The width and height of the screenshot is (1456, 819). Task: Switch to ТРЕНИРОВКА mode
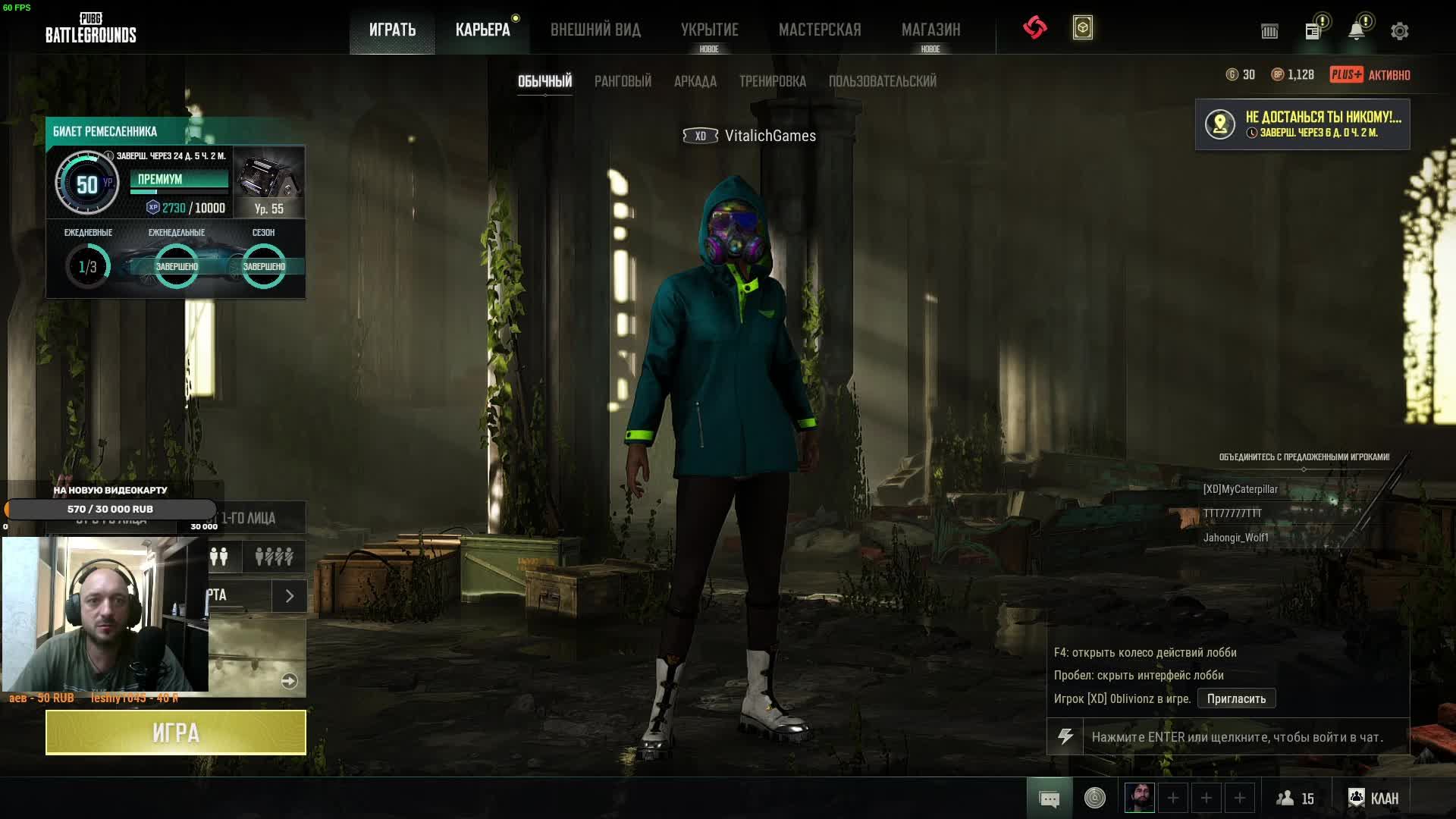click(772, 81)
